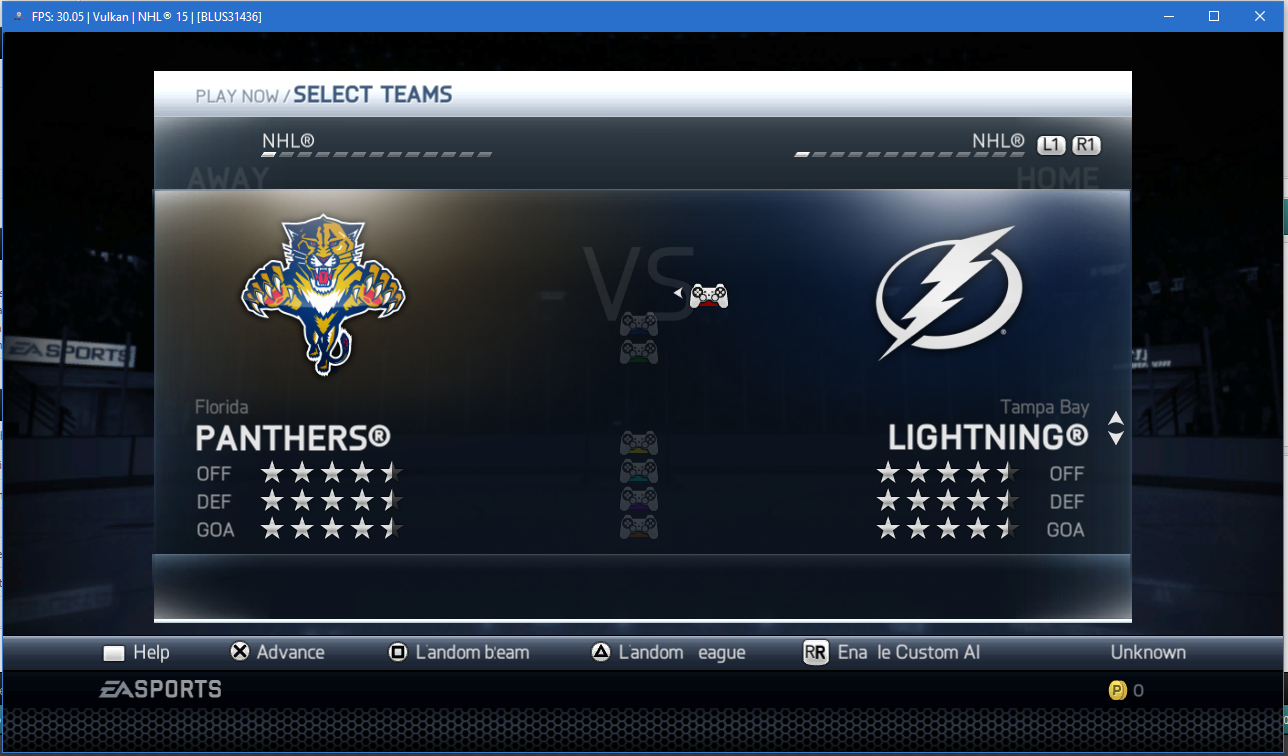Maximize the emulator window
The image size is (1288, 756).
[1213, 16]
